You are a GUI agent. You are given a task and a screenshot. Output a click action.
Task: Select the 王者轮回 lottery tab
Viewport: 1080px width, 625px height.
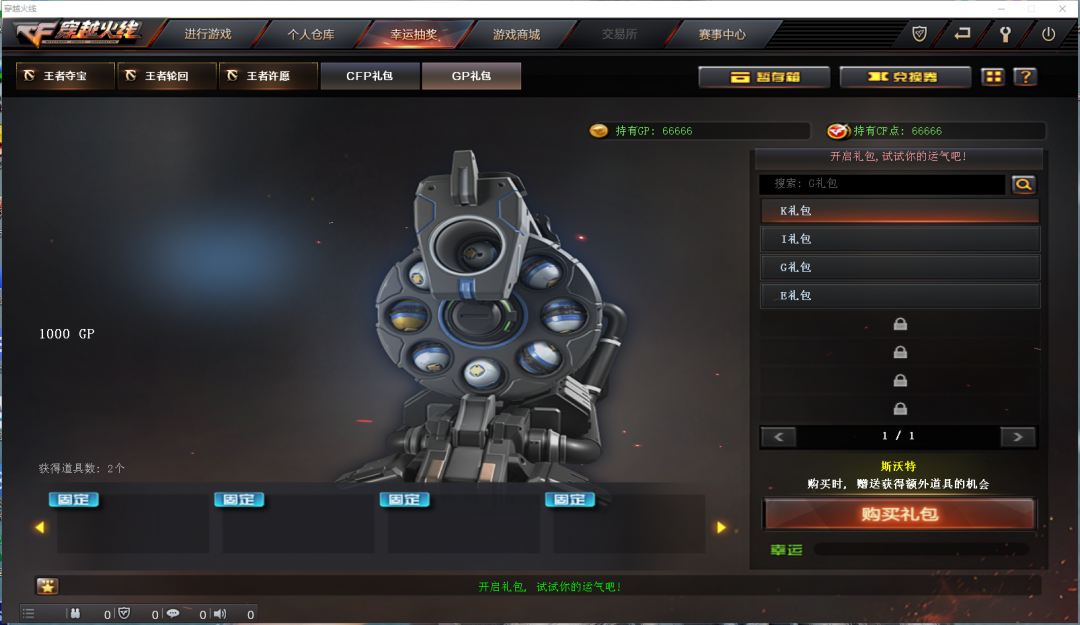[167, 76]
